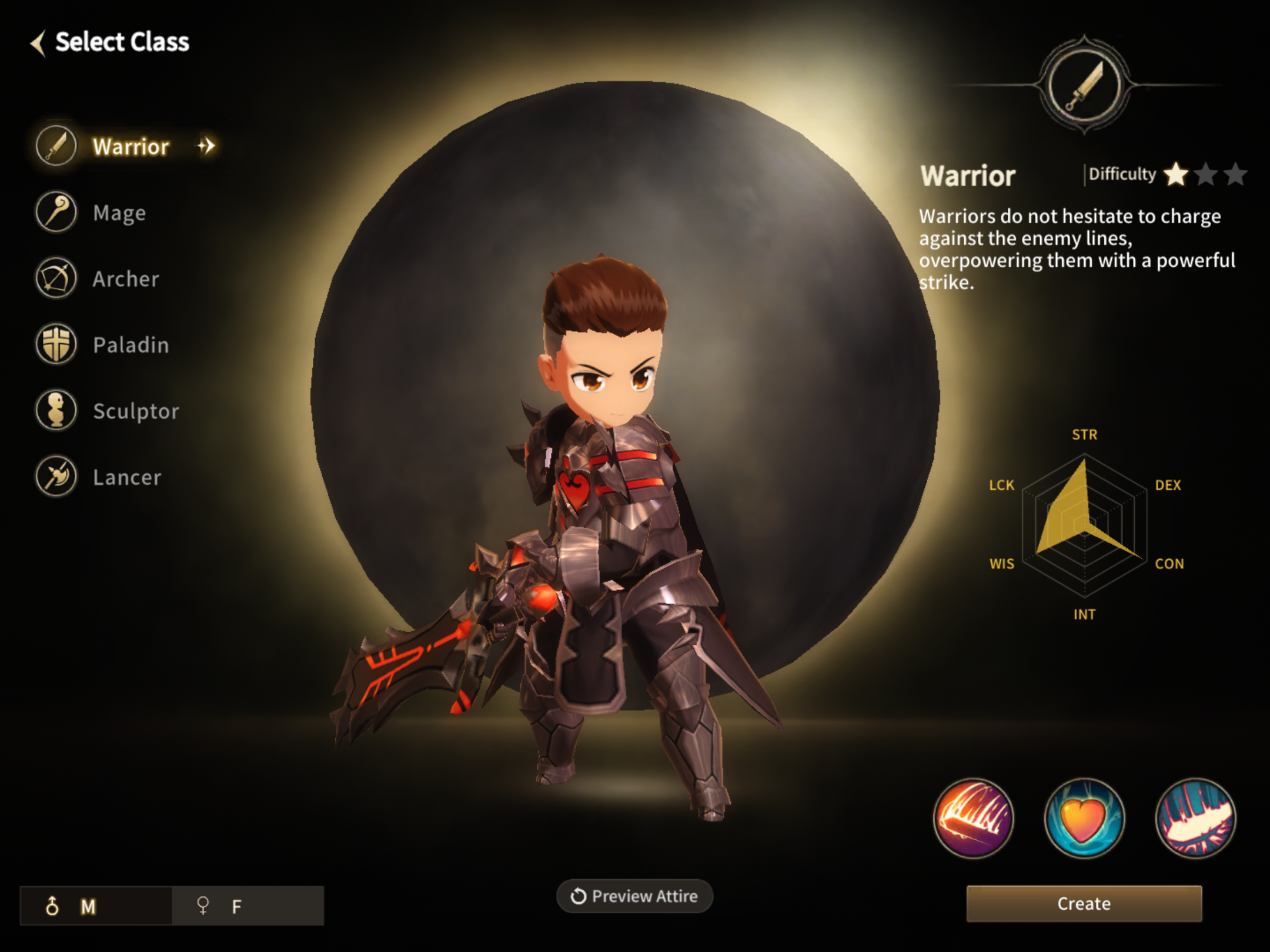This screenshot has width=1270, height=952.
Task: View the ground-slam shockwave skill icon
Action: coord(1195,818)
